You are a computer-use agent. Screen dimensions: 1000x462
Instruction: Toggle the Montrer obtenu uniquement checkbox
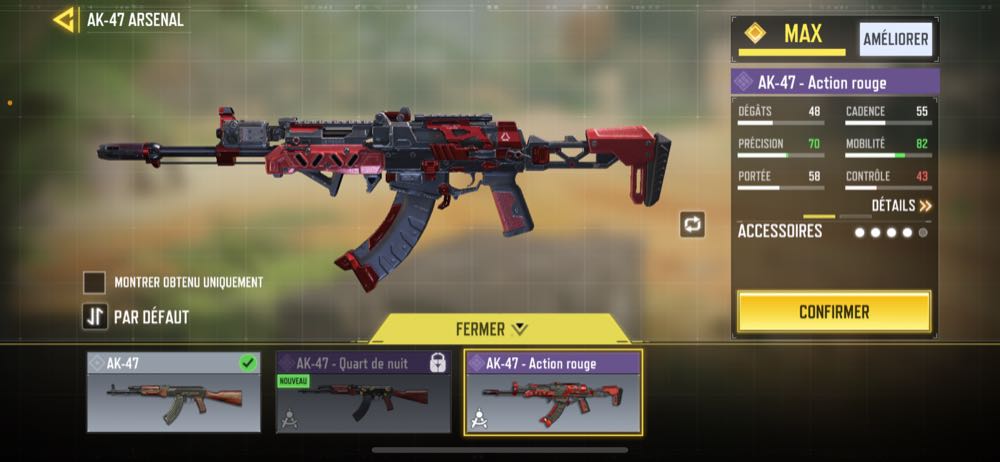[x=94, y=283]
